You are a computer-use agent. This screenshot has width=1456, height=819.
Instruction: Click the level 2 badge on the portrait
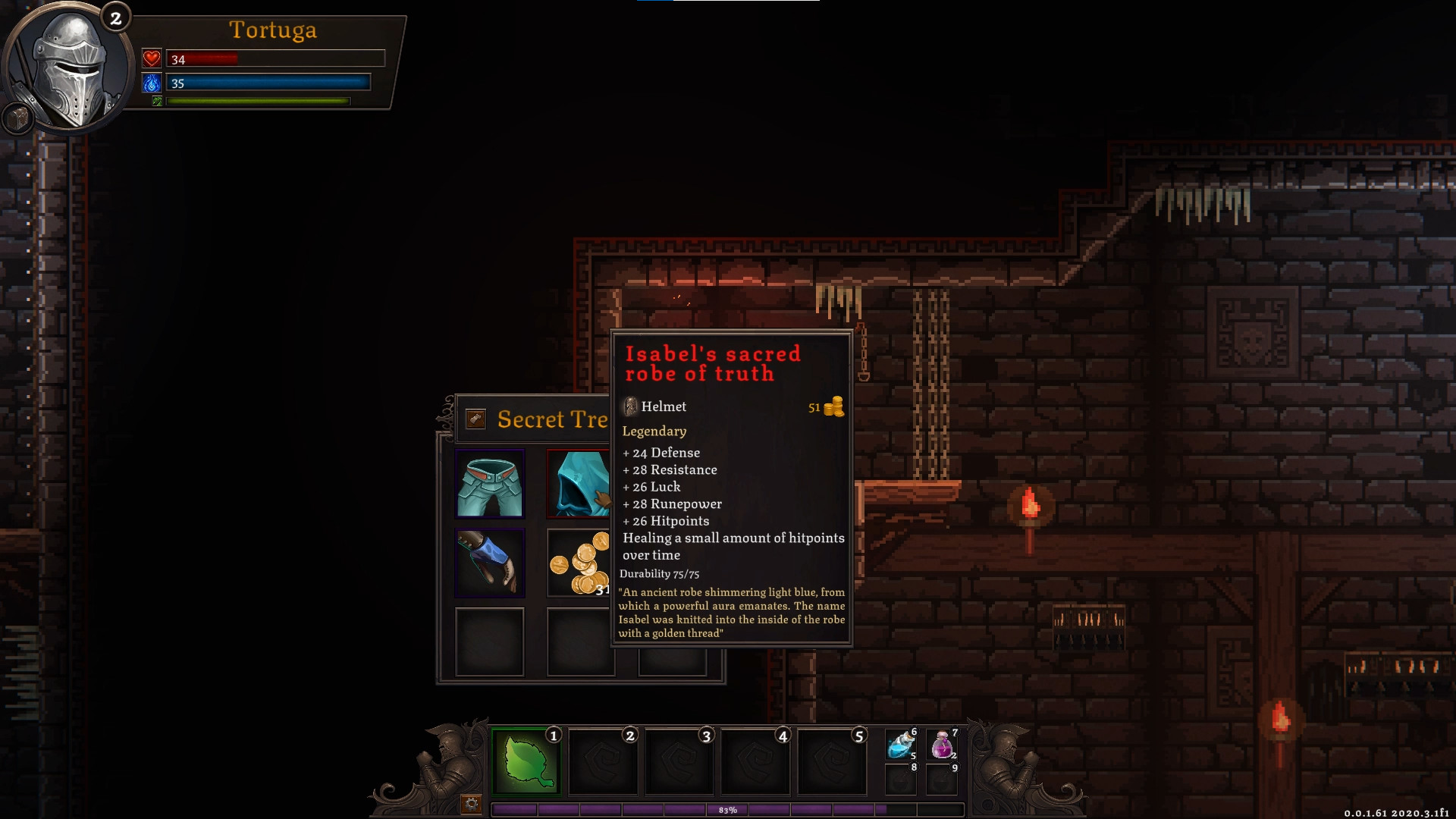pos(115,18)
